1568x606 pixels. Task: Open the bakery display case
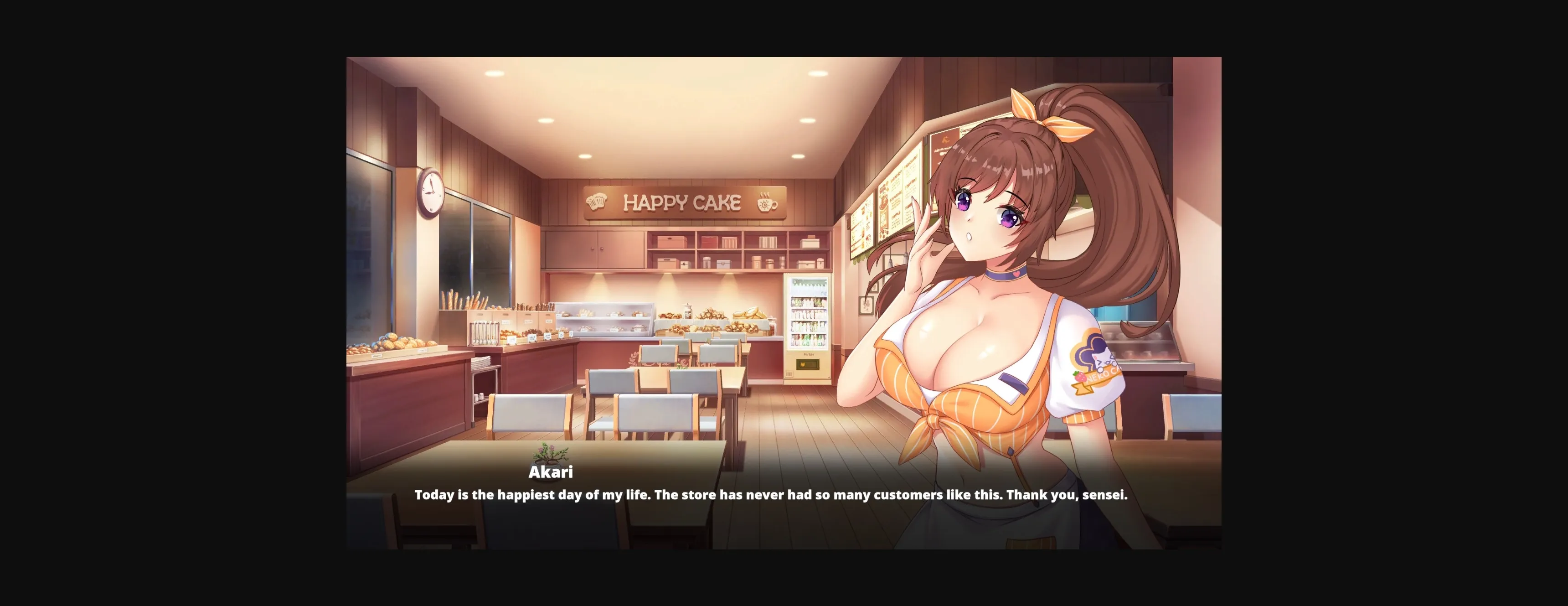pos(603,320)
